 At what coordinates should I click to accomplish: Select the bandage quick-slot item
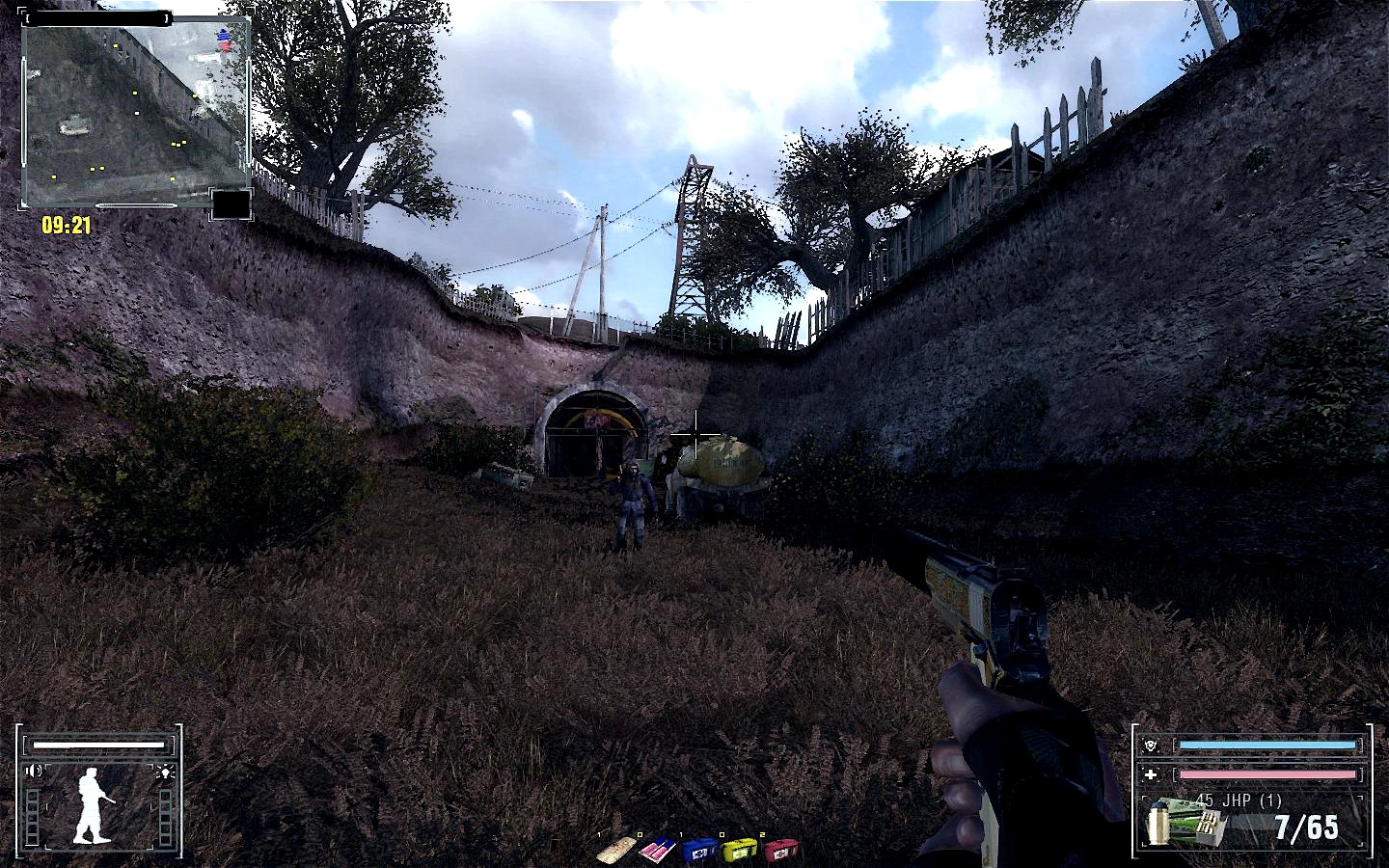pos(614,851)
